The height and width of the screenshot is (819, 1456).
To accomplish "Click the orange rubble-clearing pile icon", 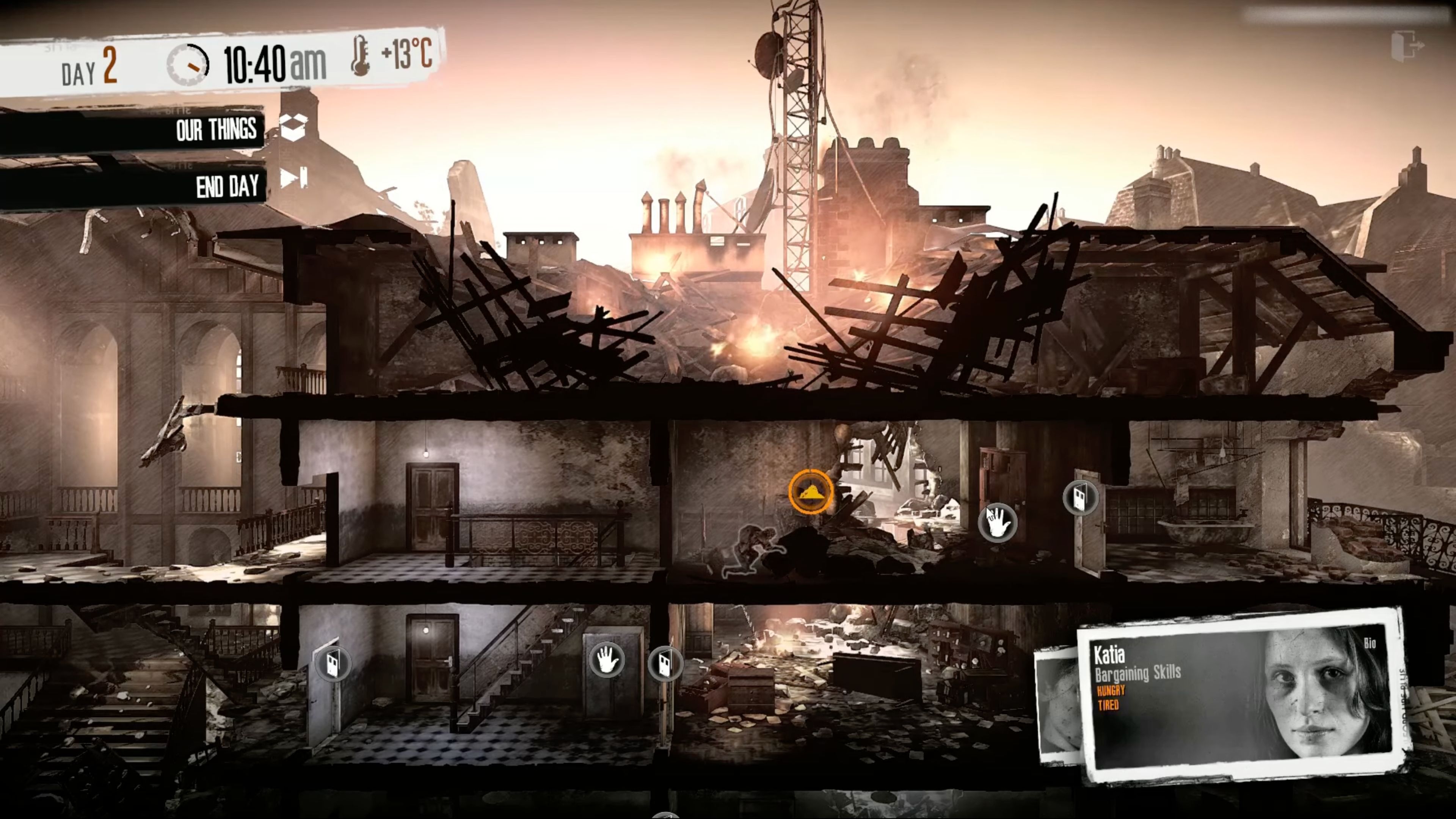I will point(811,492).
